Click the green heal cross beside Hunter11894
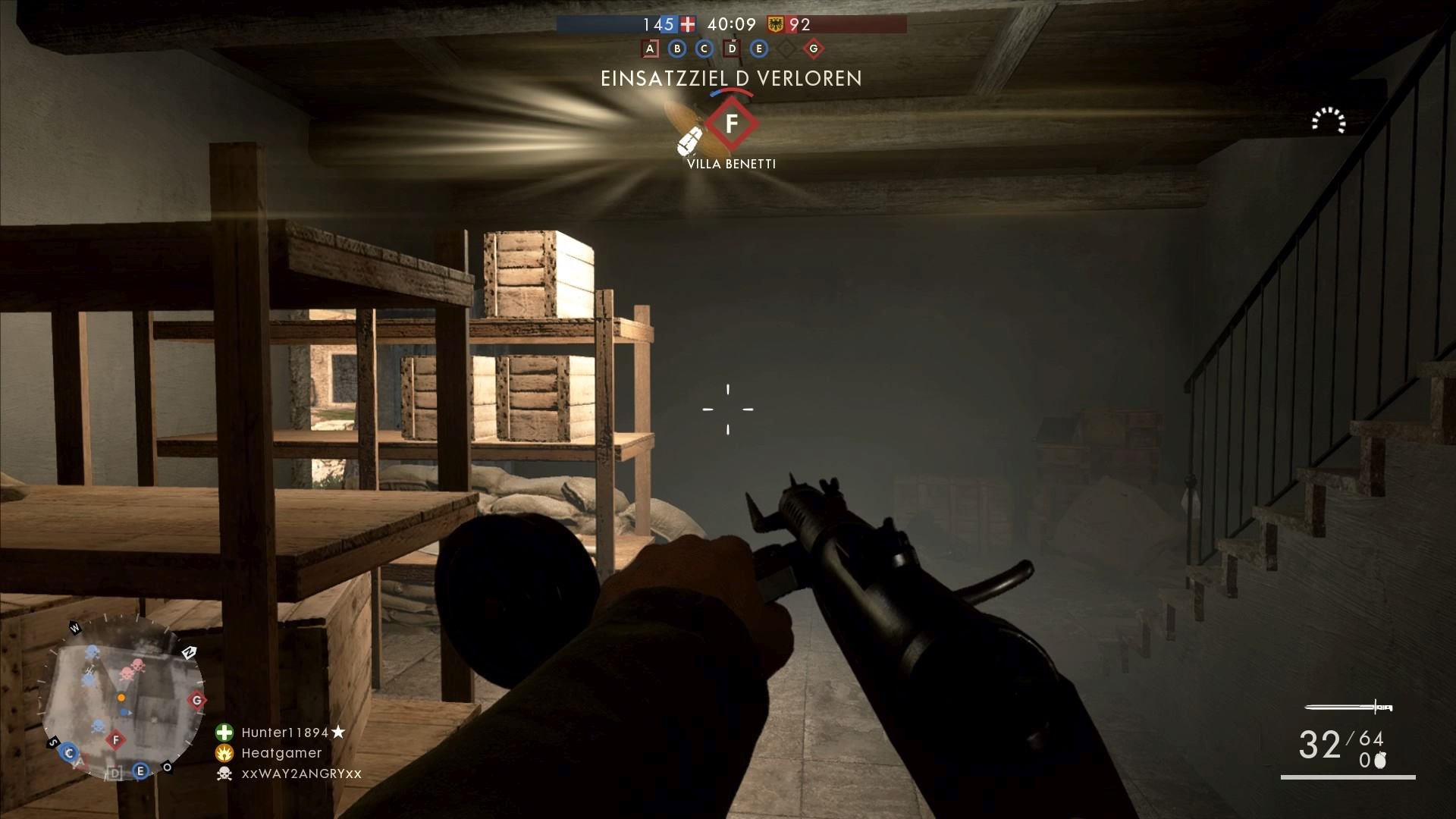 [224, 733]
